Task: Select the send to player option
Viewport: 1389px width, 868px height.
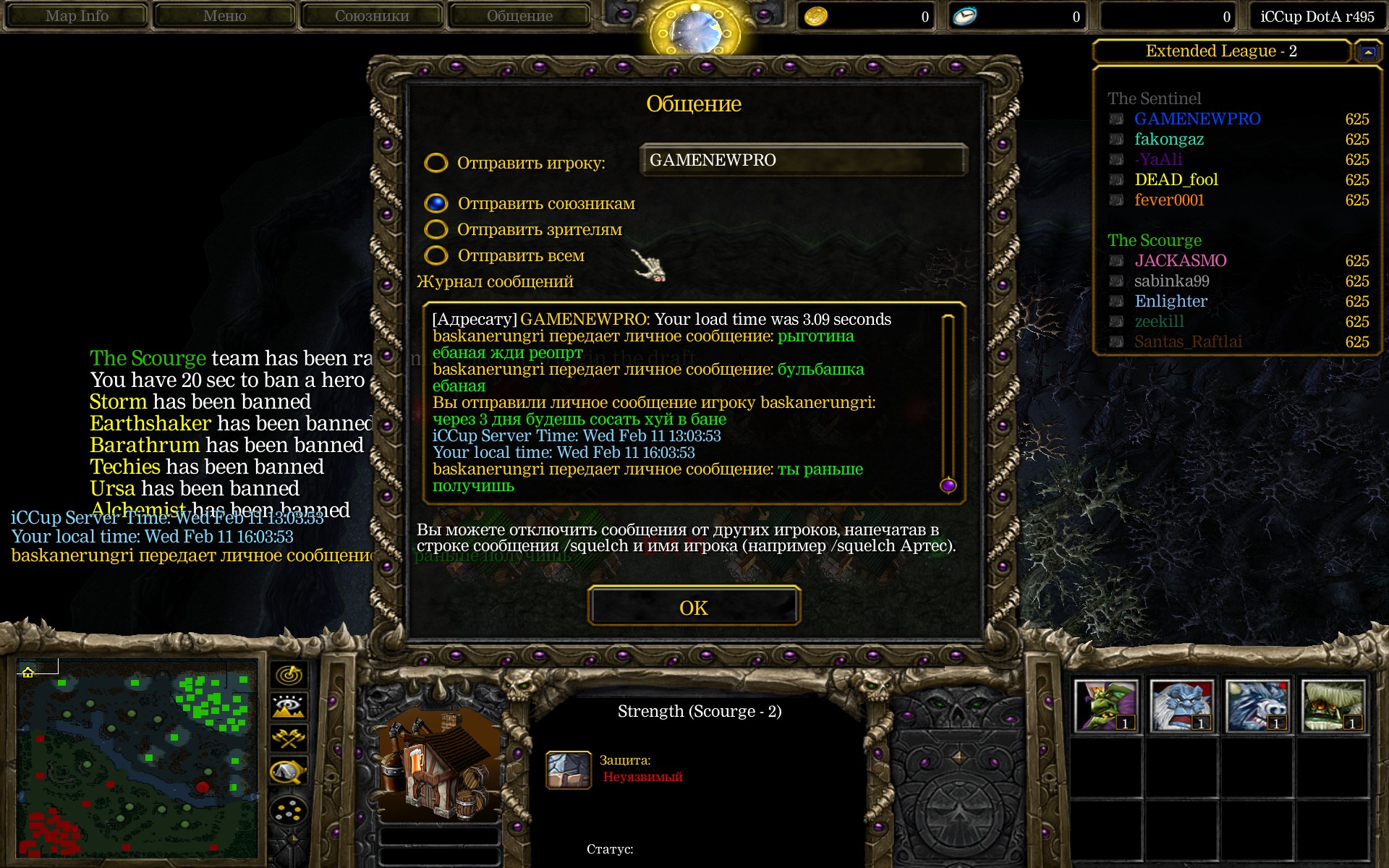Action: 436,163
